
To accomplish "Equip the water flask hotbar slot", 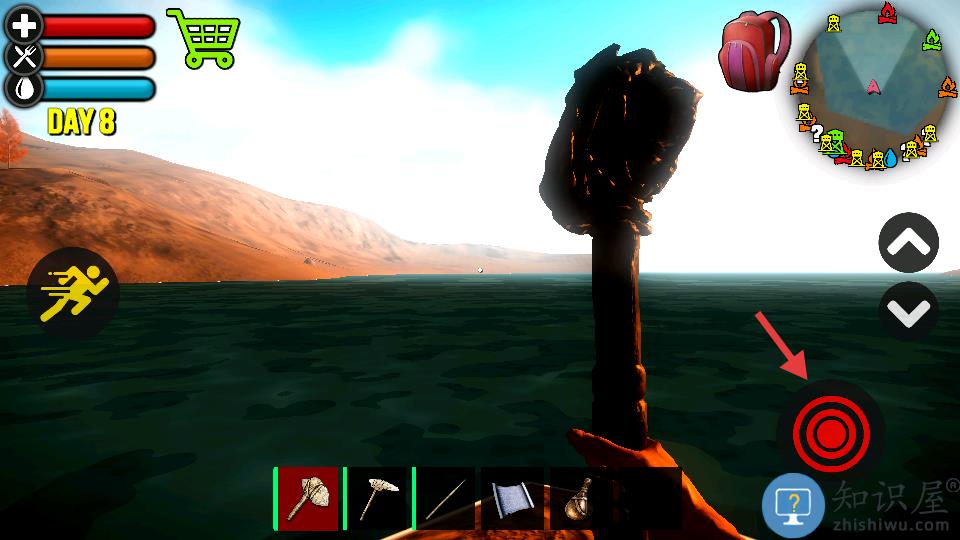I will pos(580,498).
